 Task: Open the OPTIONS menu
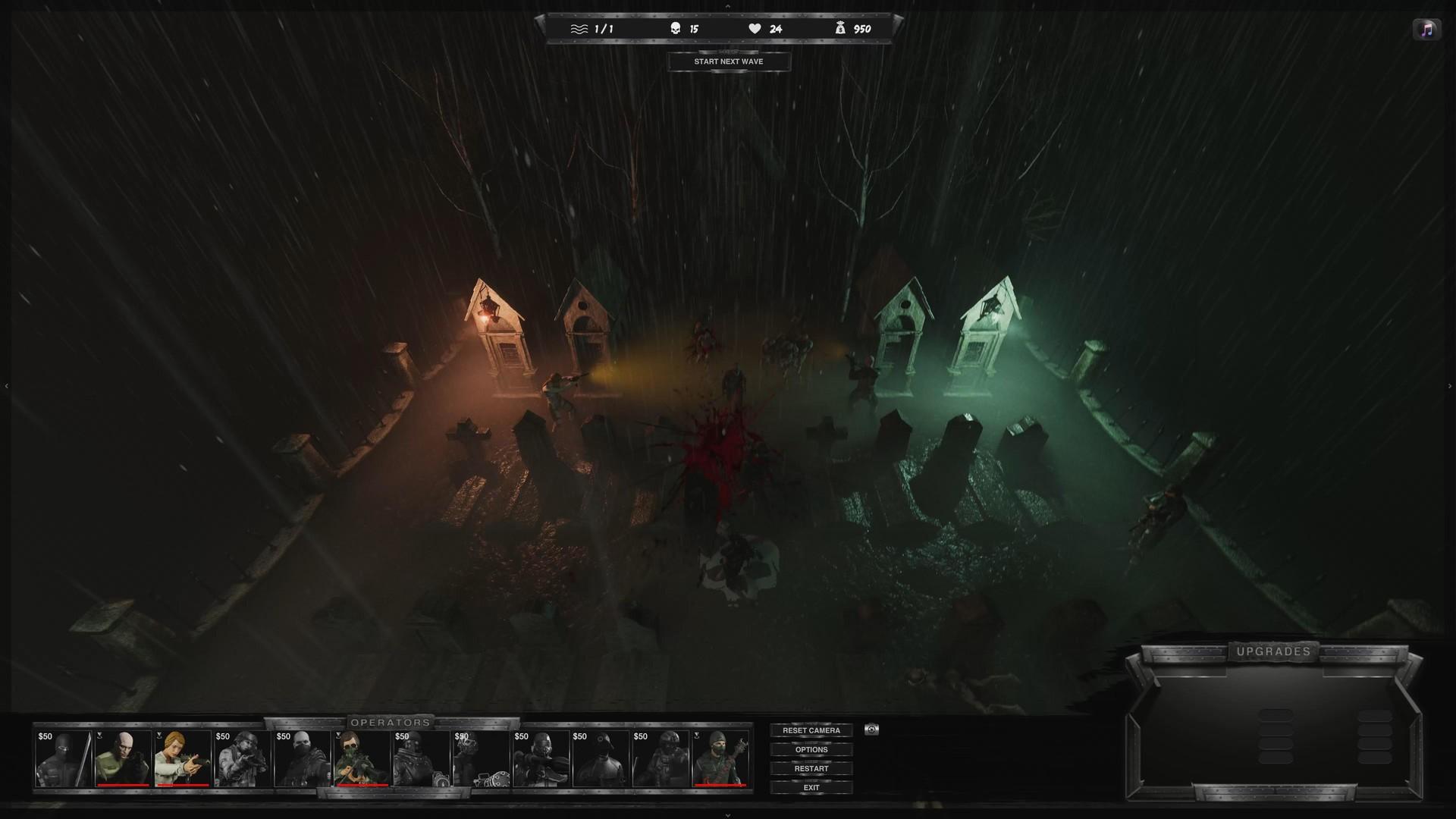tap(811, 749)
